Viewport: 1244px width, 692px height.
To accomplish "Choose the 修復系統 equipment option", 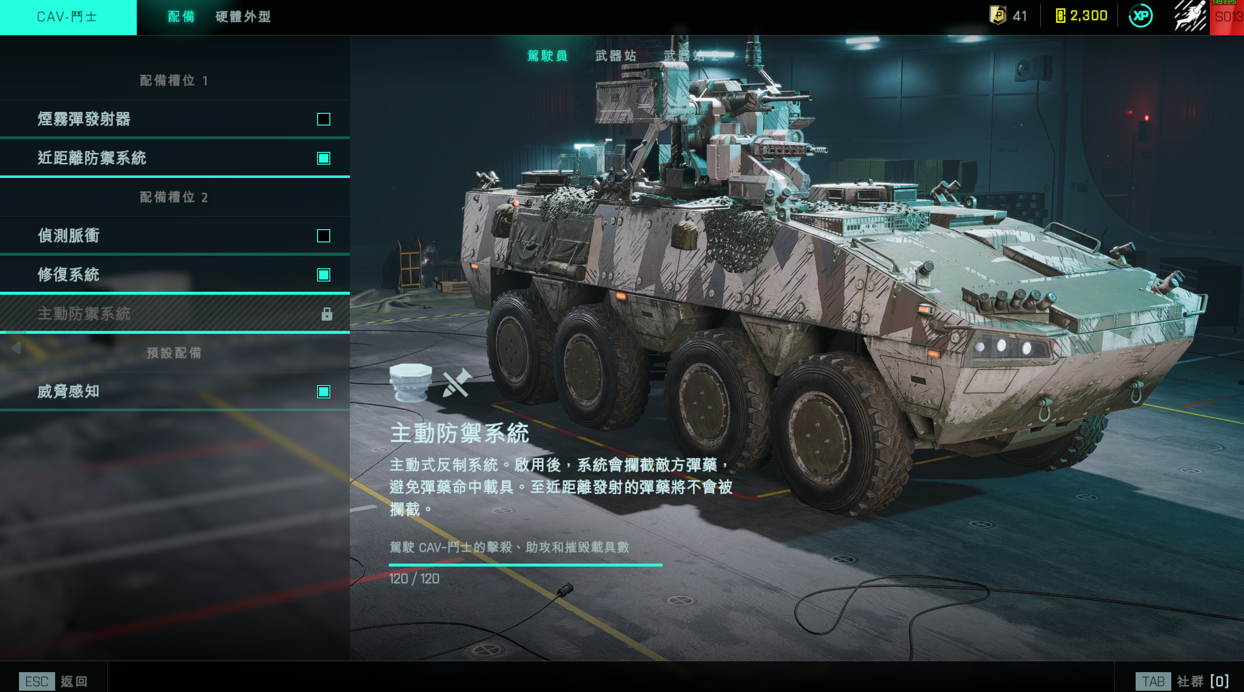I will [x=175, y=275].
